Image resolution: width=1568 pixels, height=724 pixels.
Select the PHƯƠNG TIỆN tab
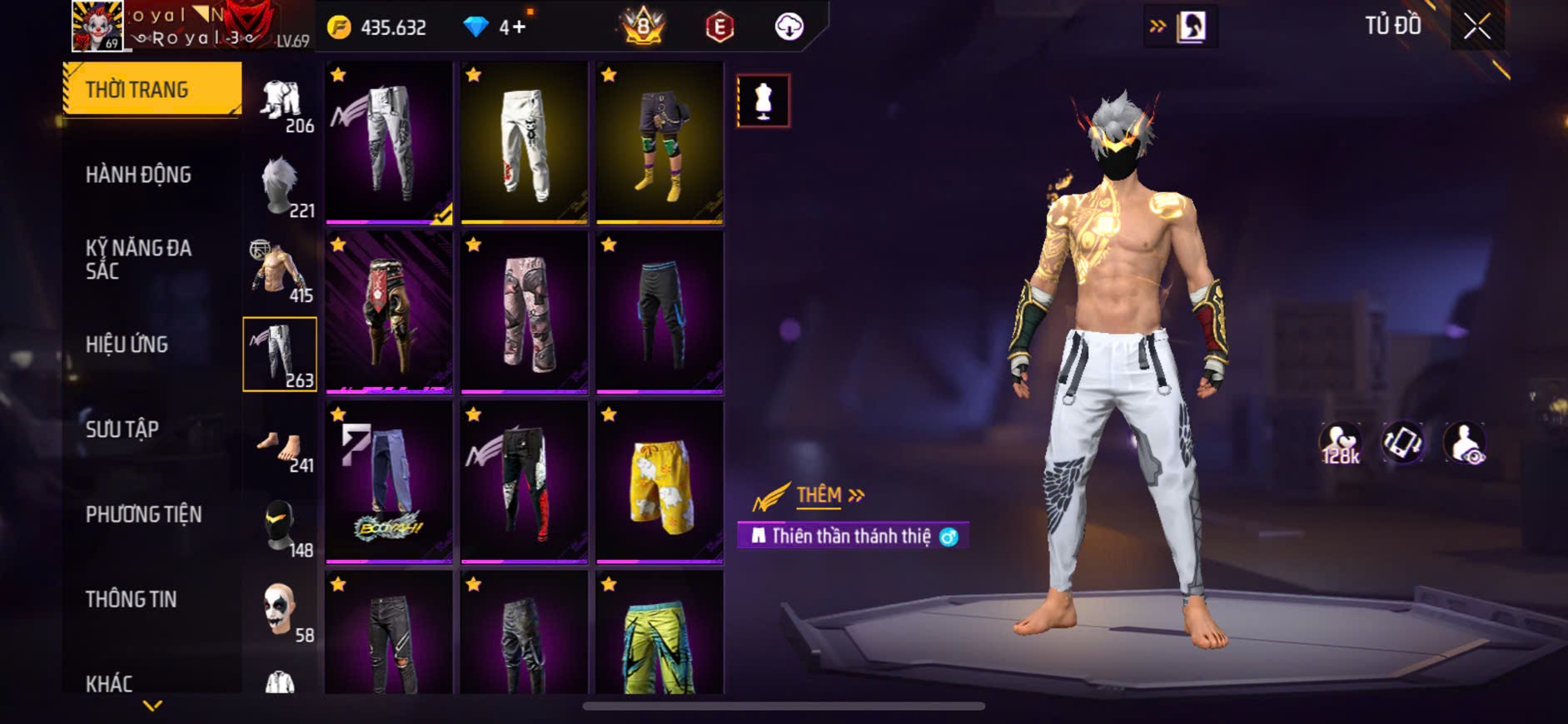coord(143,514)
